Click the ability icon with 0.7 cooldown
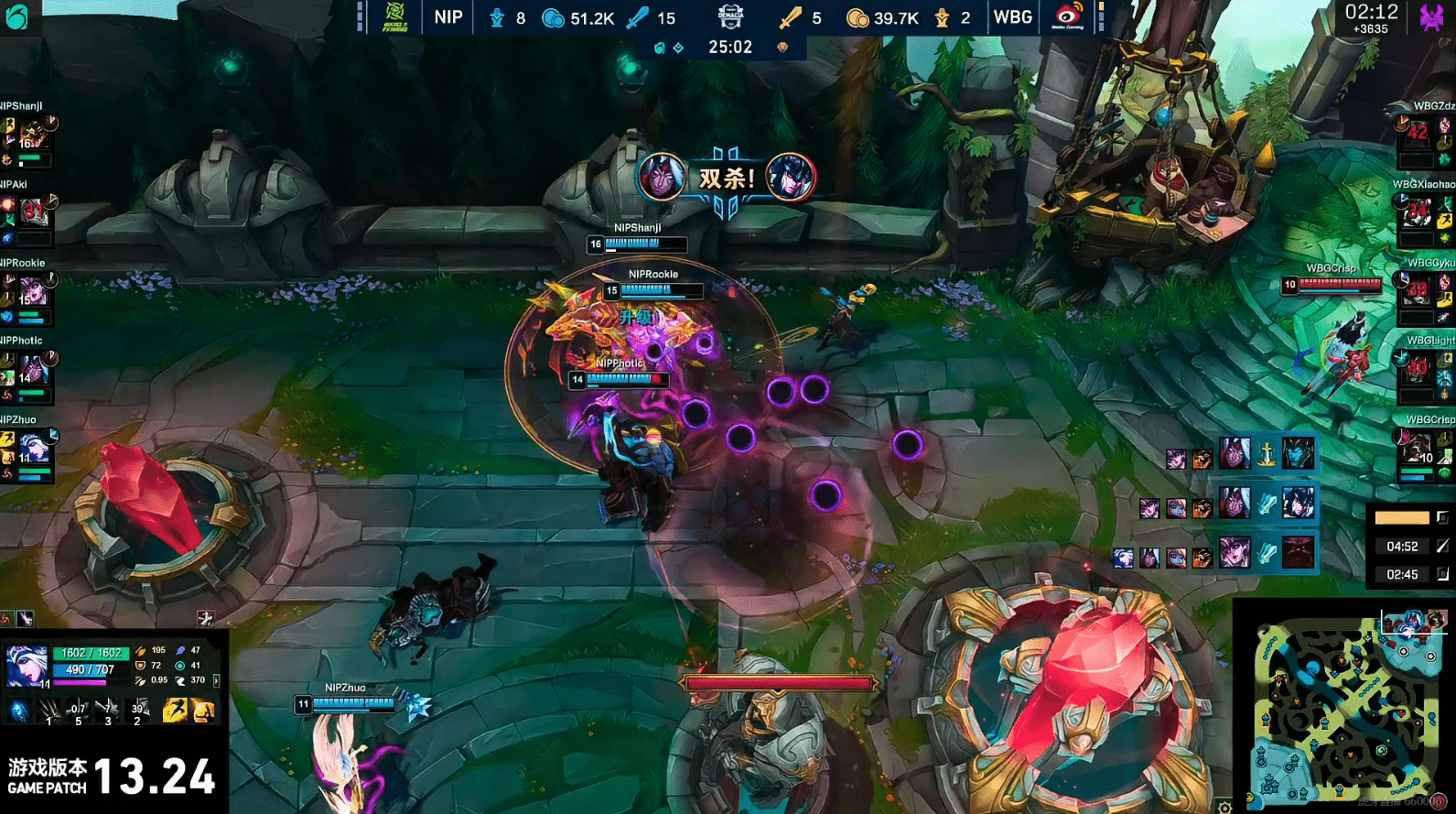1456x814 pixels. pyautogui.click(x=78, y=710)
